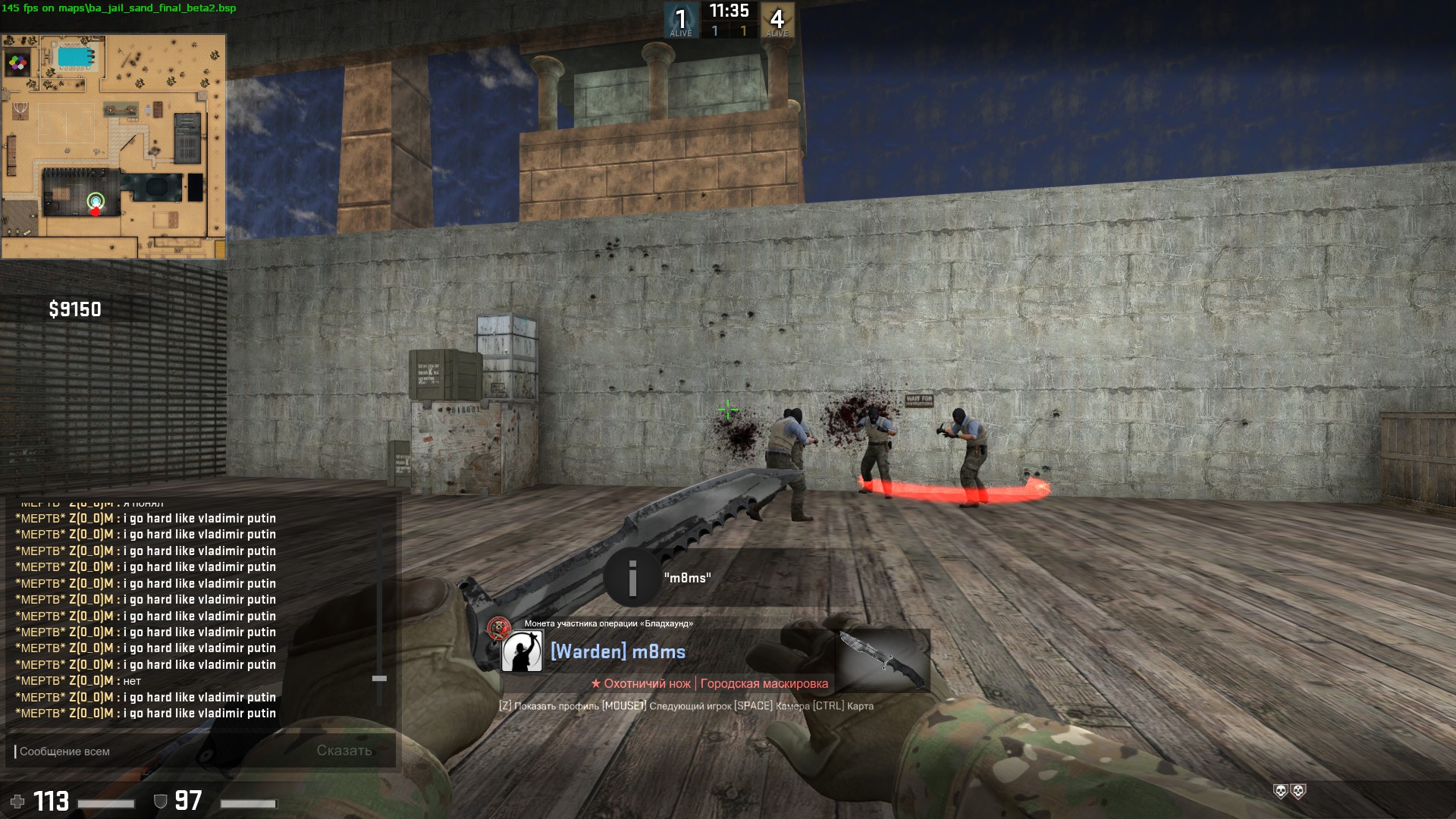Click the chat message input field
The image size is (1456, 819).
click(x=159, y=751)
